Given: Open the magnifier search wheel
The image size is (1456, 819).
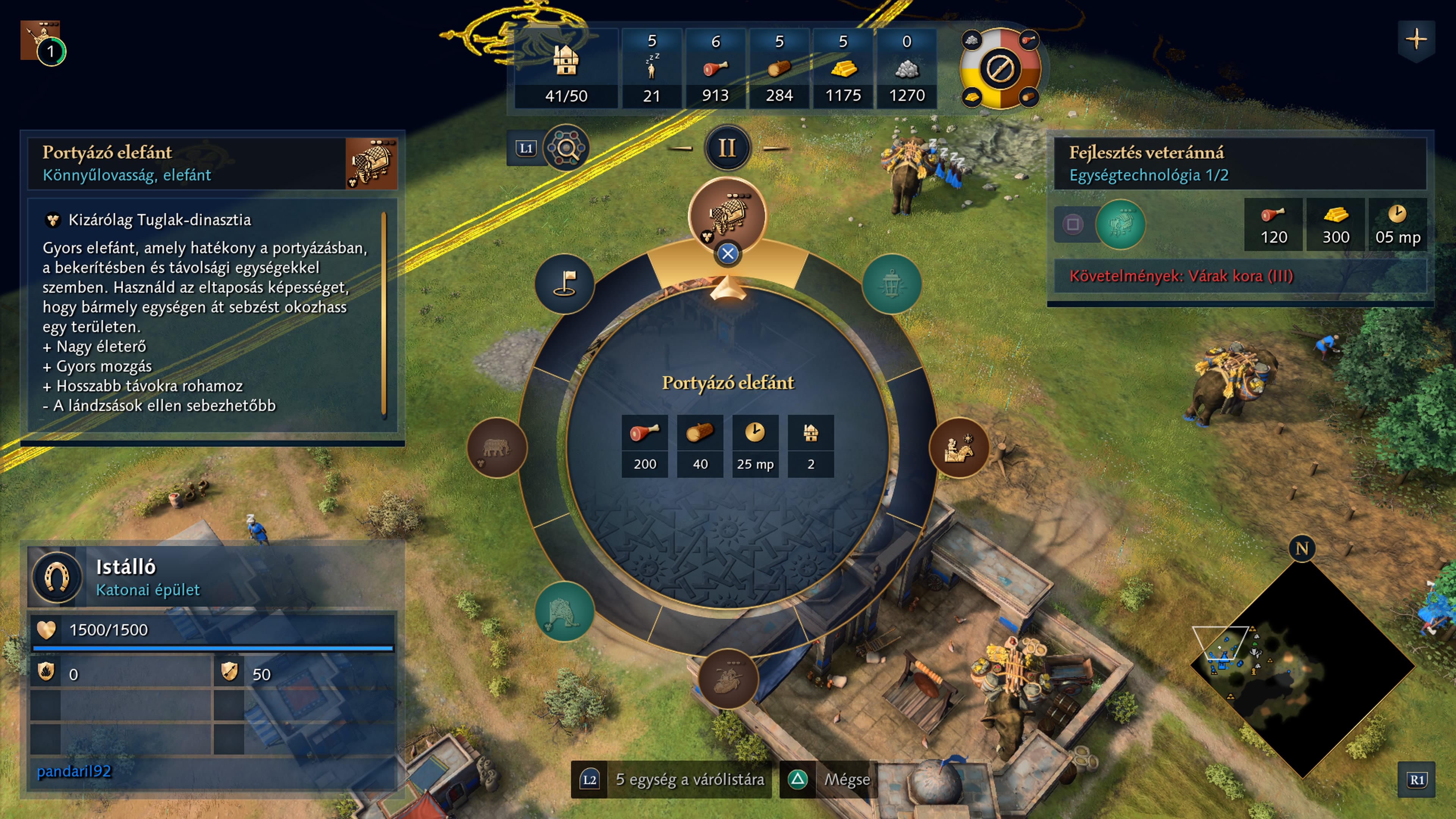Looking at the screenshot, I should (x=565, y=148).
